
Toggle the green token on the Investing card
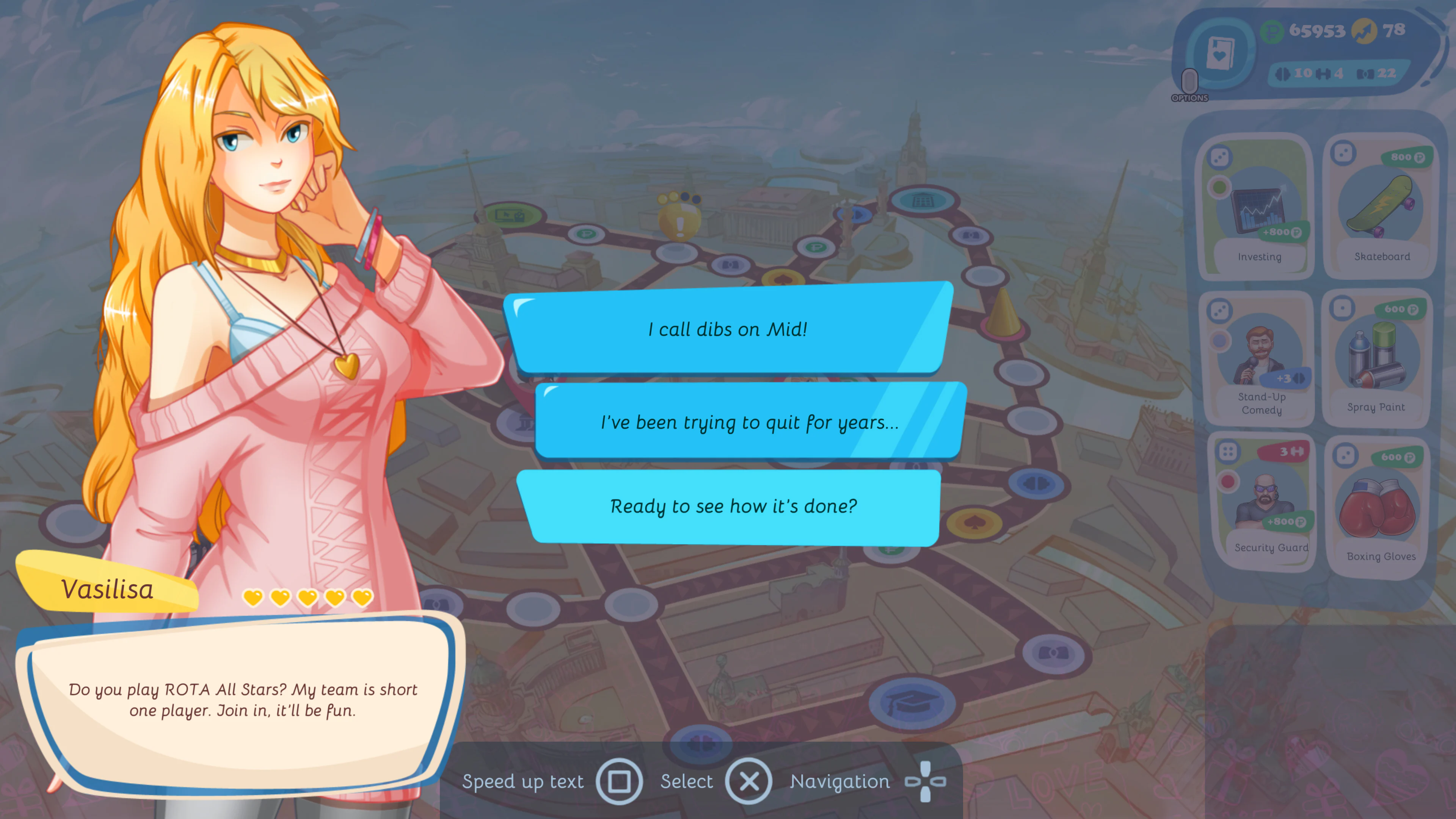pyautogui.click(x=1220, y=187)
